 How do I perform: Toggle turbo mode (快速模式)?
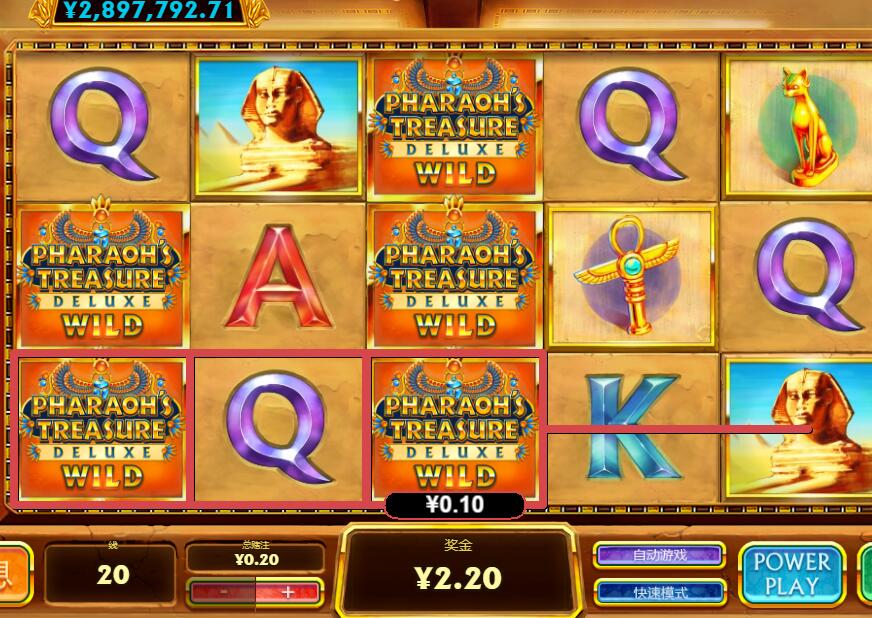(660, 592)
